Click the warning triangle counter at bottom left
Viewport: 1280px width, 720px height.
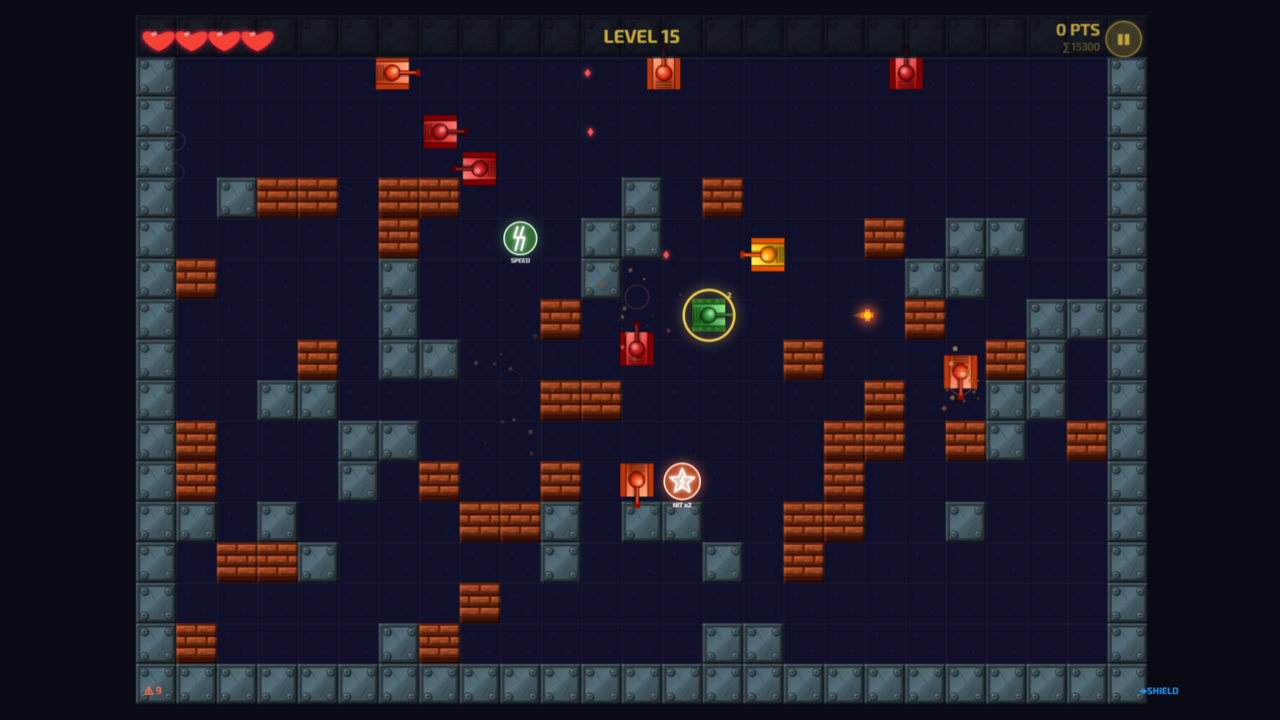[x=151, y=691]
